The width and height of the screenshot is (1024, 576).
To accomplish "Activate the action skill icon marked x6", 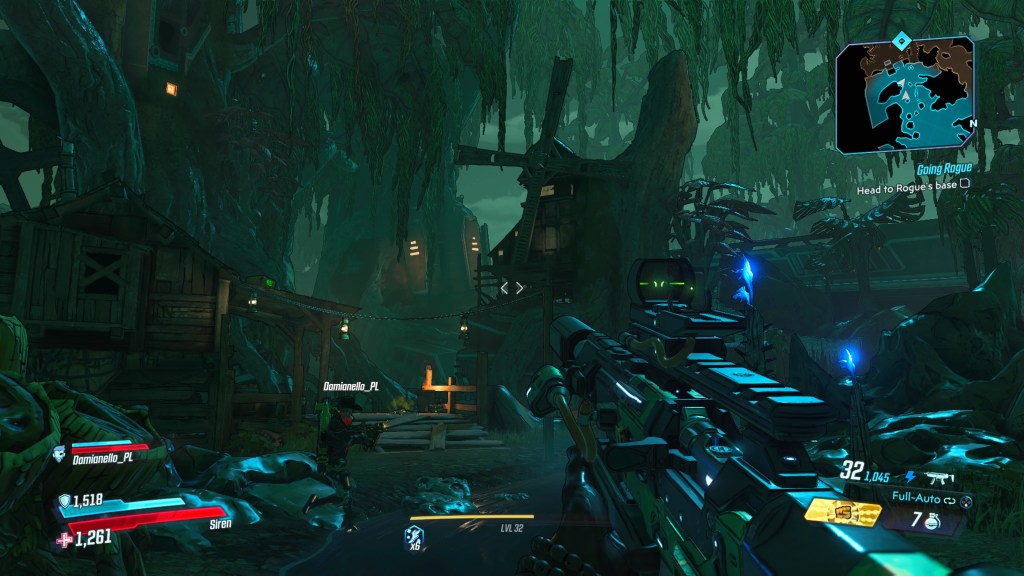I will click(x=414, y=538).
